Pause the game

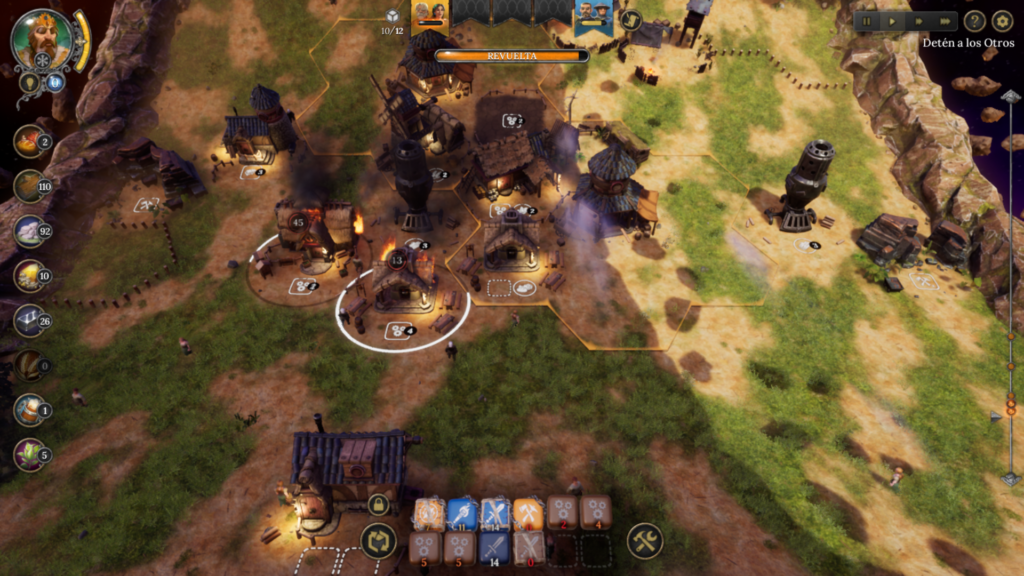click(x=868, y=21)
